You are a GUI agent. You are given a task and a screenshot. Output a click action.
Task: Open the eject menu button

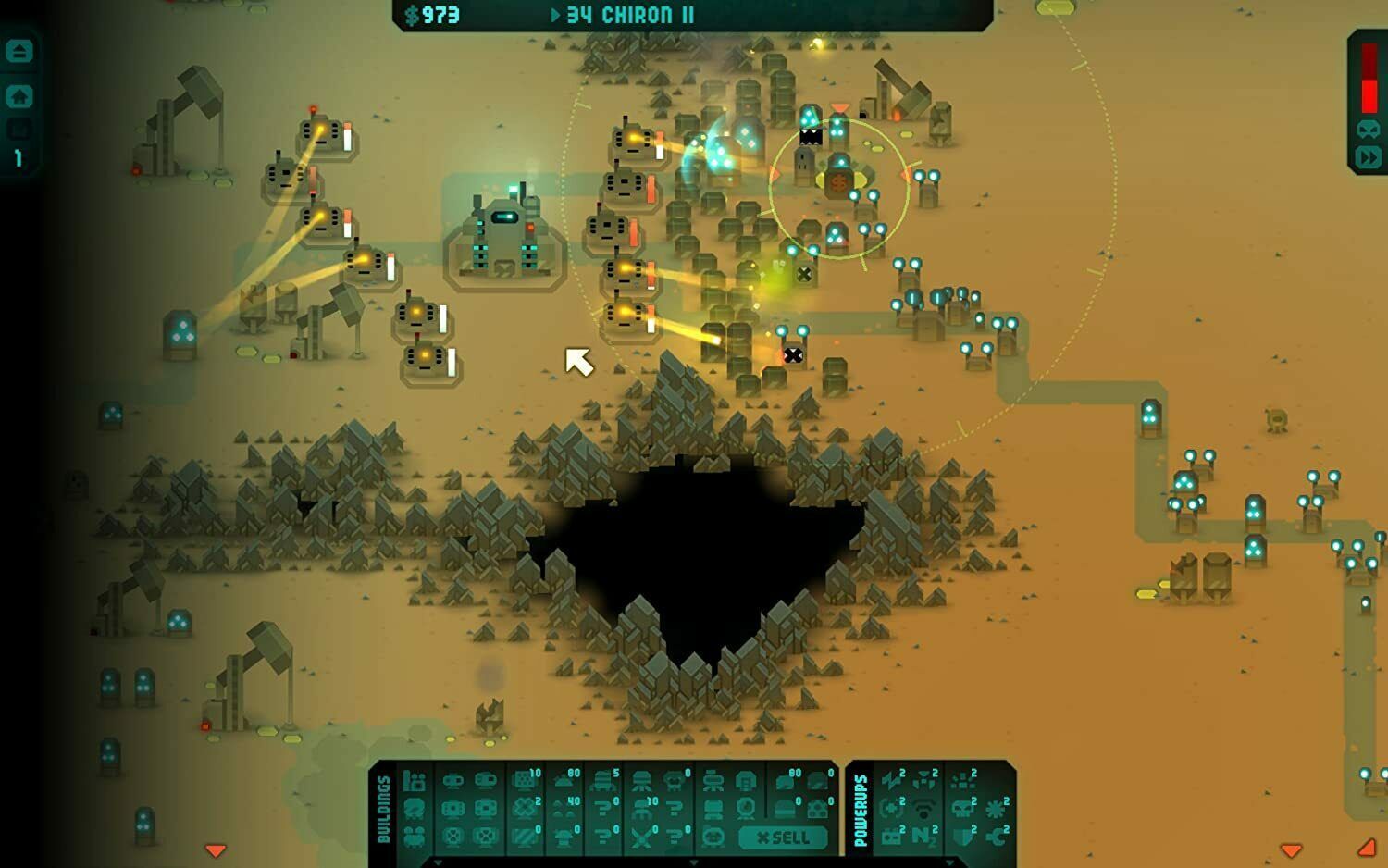pos(19,52)
